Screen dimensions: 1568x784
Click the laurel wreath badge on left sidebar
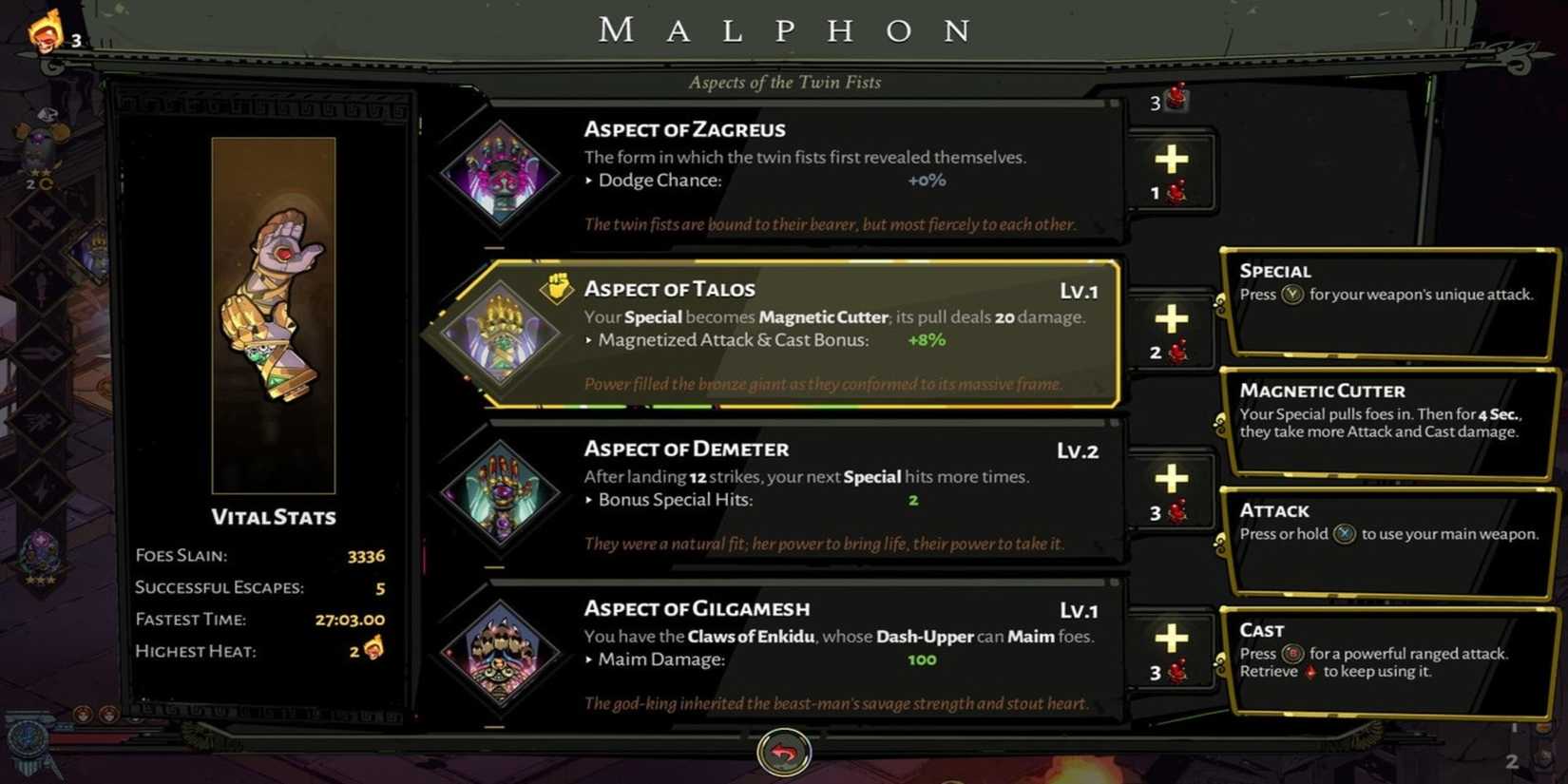pos(40,556)
